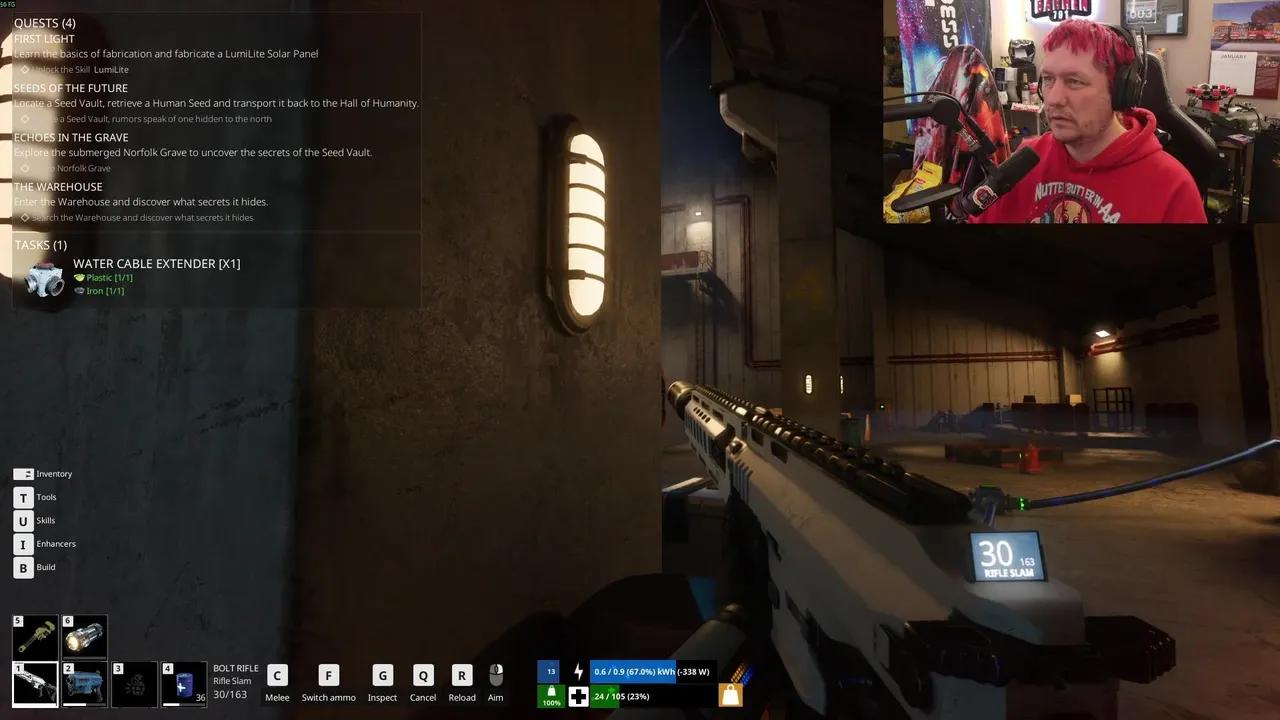Open the Enhancers menu
This screenshot has width=1280, height=720.
coord(23,544)
